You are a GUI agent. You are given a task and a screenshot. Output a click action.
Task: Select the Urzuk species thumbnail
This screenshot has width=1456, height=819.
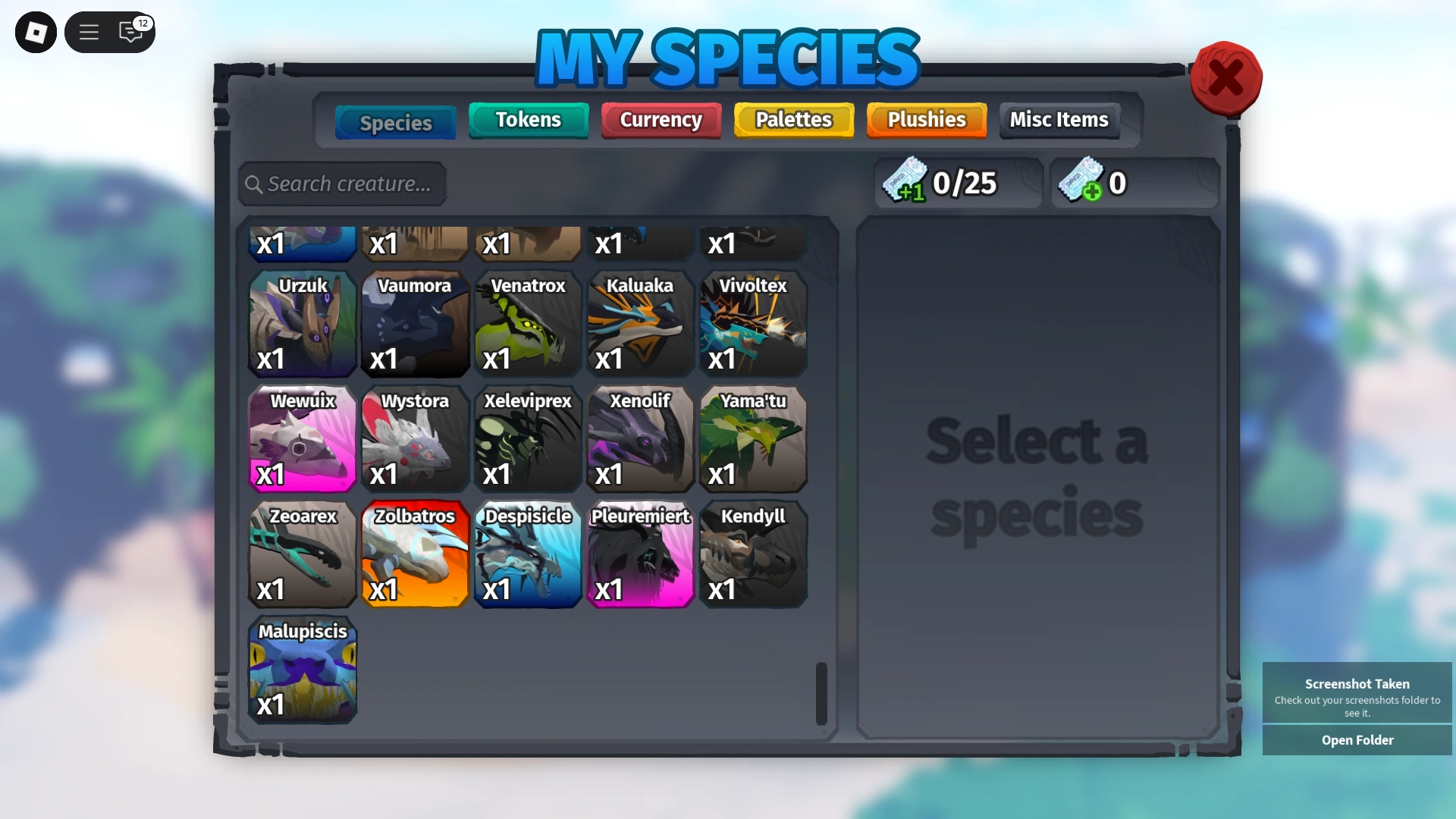(302, 325)
